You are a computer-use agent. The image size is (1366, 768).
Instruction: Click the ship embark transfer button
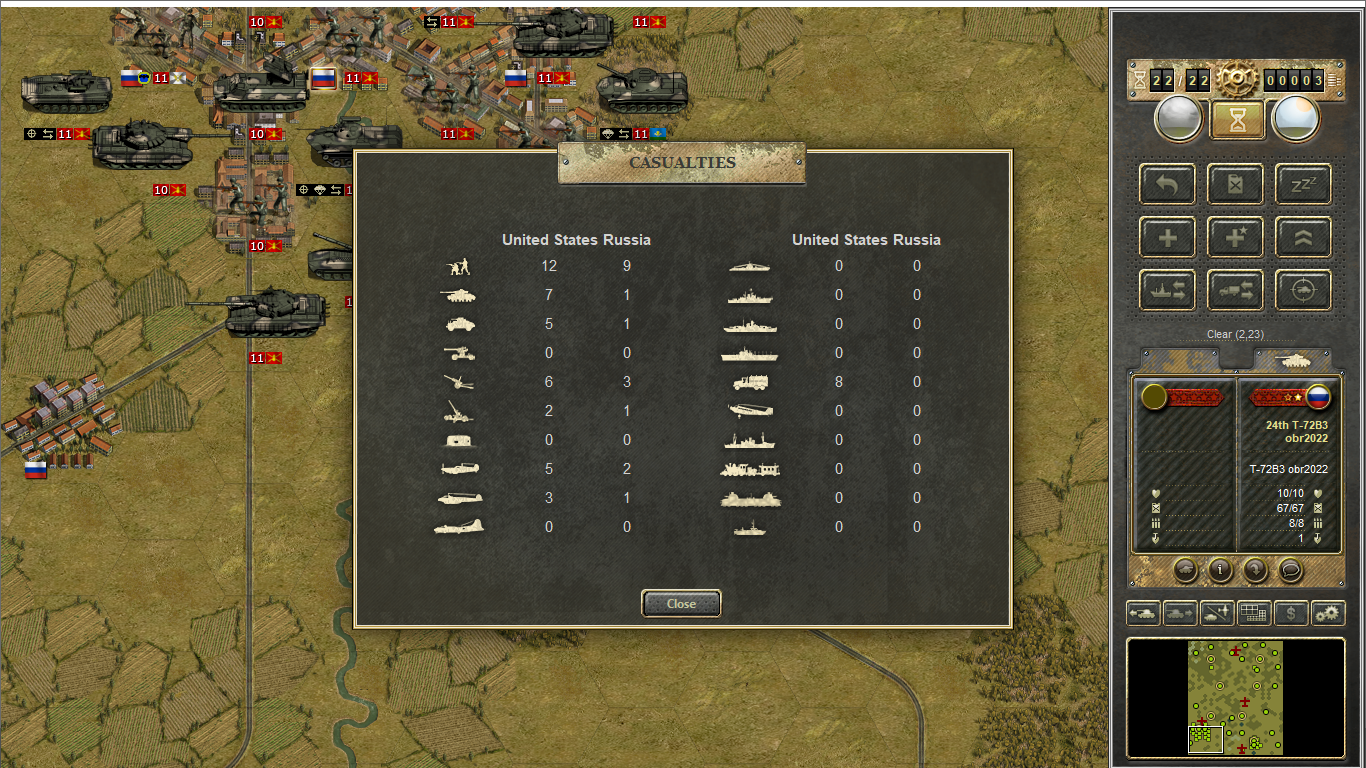[x=1167, y=290]
